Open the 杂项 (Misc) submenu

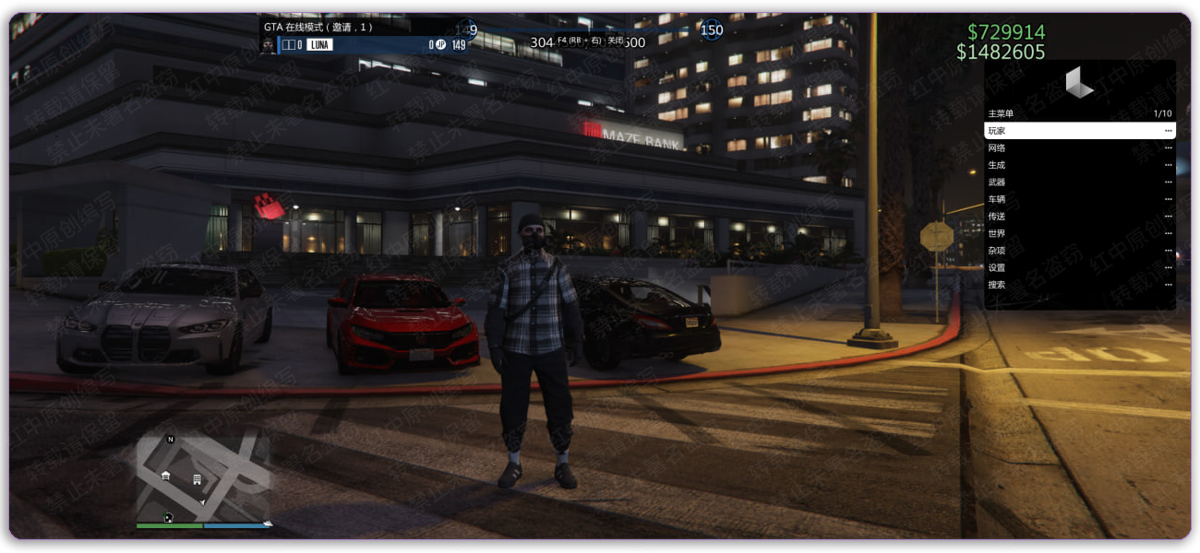[x=1079, y=250]
